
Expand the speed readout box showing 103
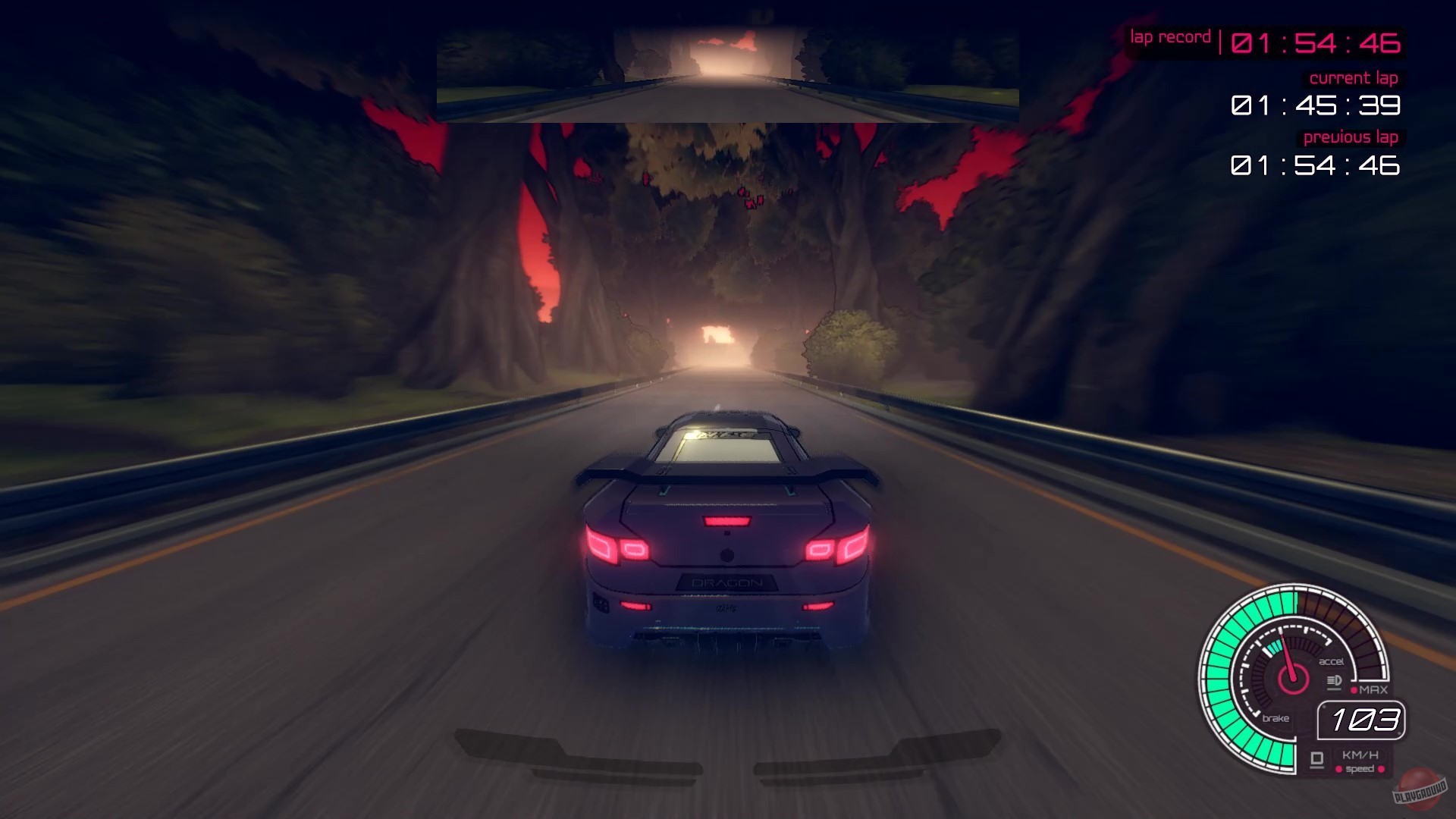[1361, 720]
